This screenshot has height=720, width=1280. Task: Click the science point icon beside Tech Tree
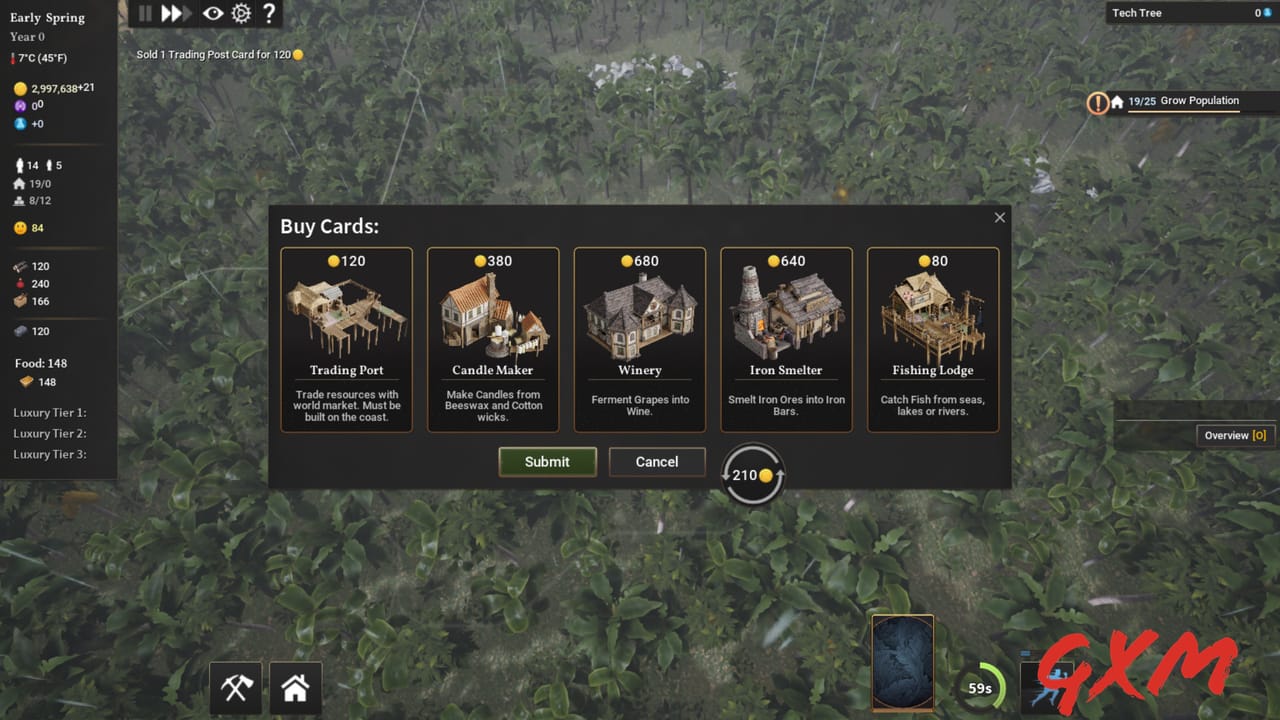click(1268, 12)
